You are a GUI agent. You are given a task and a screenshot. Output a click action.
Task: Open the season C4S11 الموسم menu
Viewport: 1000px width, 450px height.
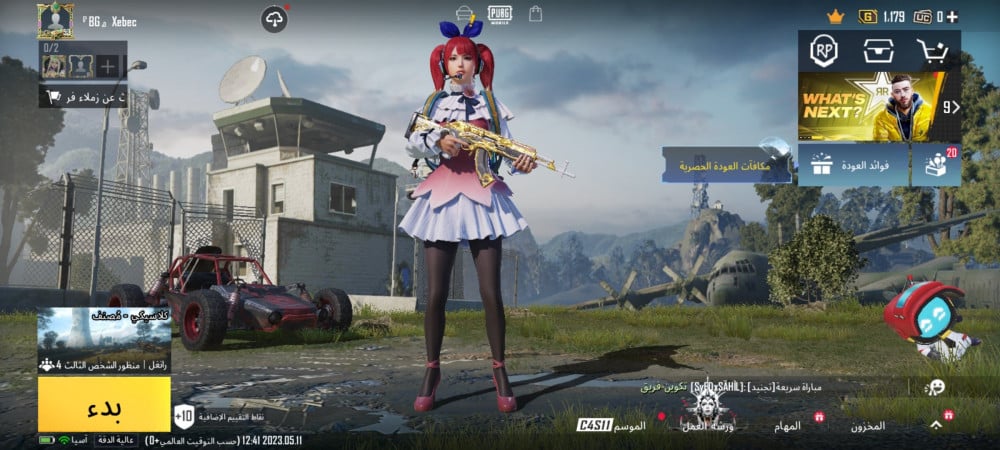[612, 426]
